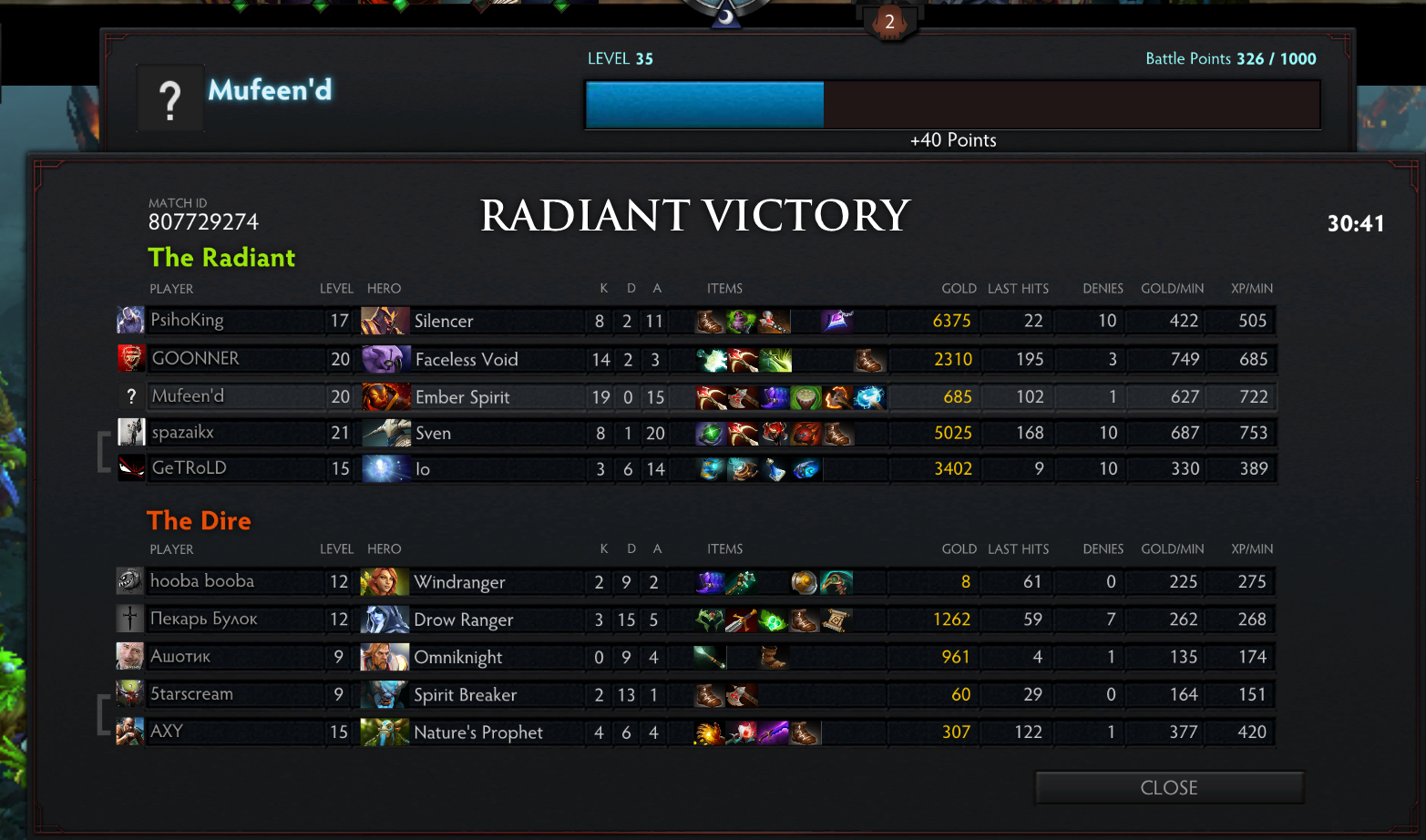Select the Windranger hero portrait
1426x840 pixels.
(385, 581)
